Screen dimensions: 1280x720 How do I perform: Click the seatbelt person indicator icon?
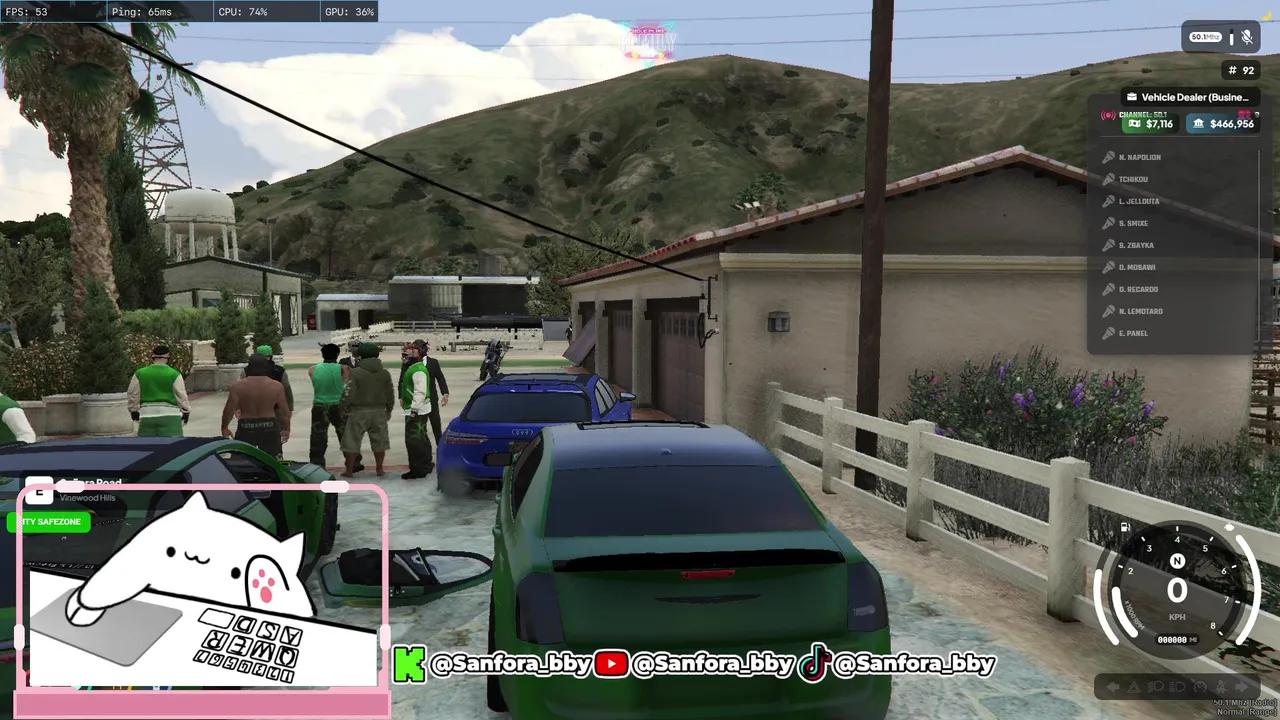[x=1221, y=685]
